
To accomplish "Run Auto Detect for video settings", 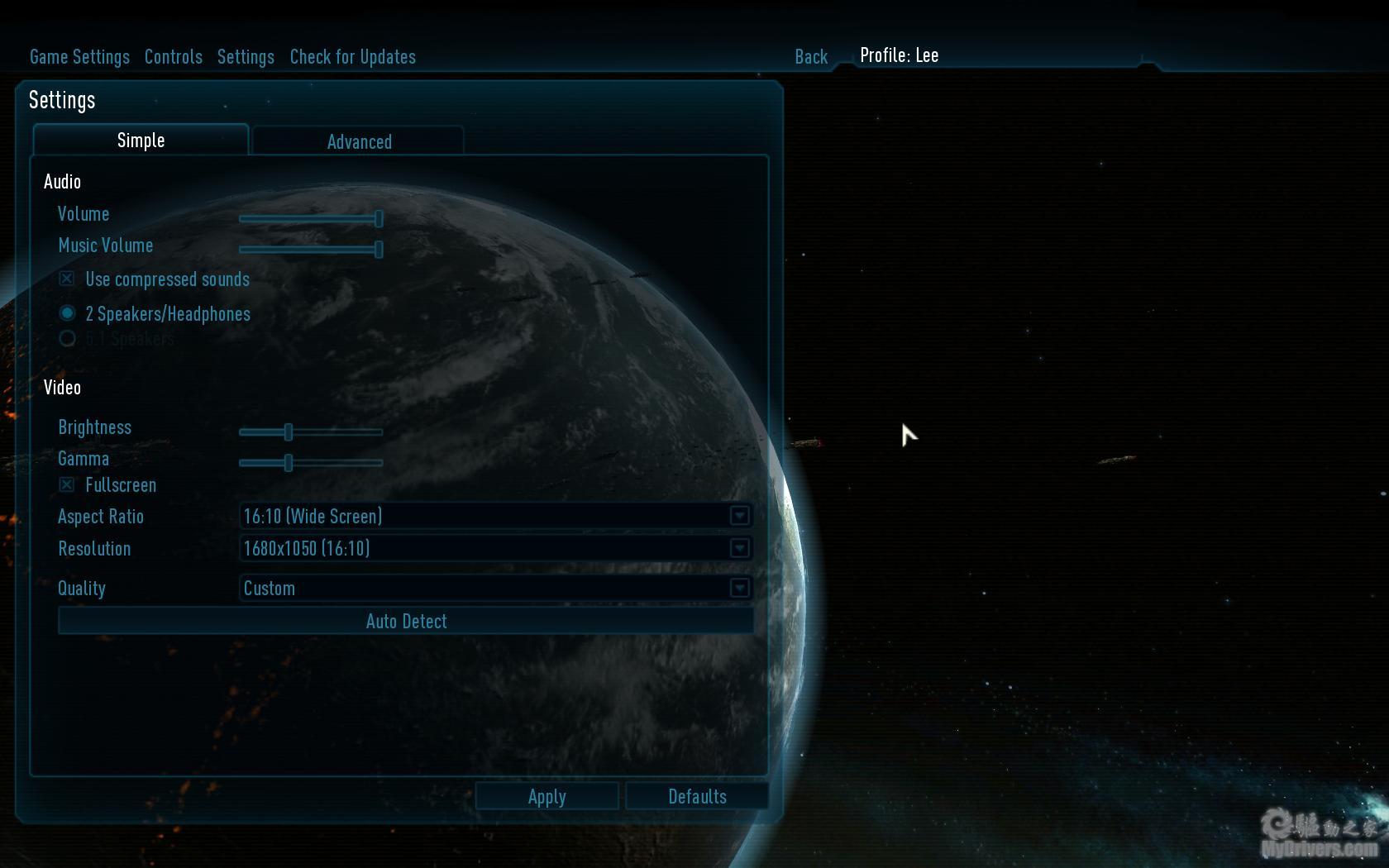I will coord(406,621).
